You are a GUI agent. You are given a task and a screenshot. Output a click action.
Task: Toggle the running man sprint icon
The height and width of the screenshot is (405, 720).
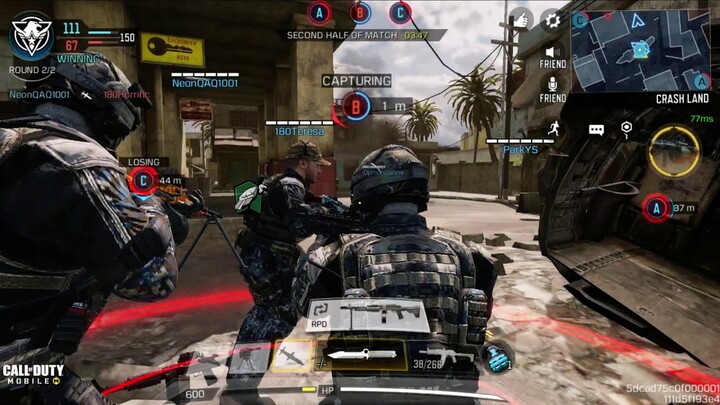(x=553, y=128)
